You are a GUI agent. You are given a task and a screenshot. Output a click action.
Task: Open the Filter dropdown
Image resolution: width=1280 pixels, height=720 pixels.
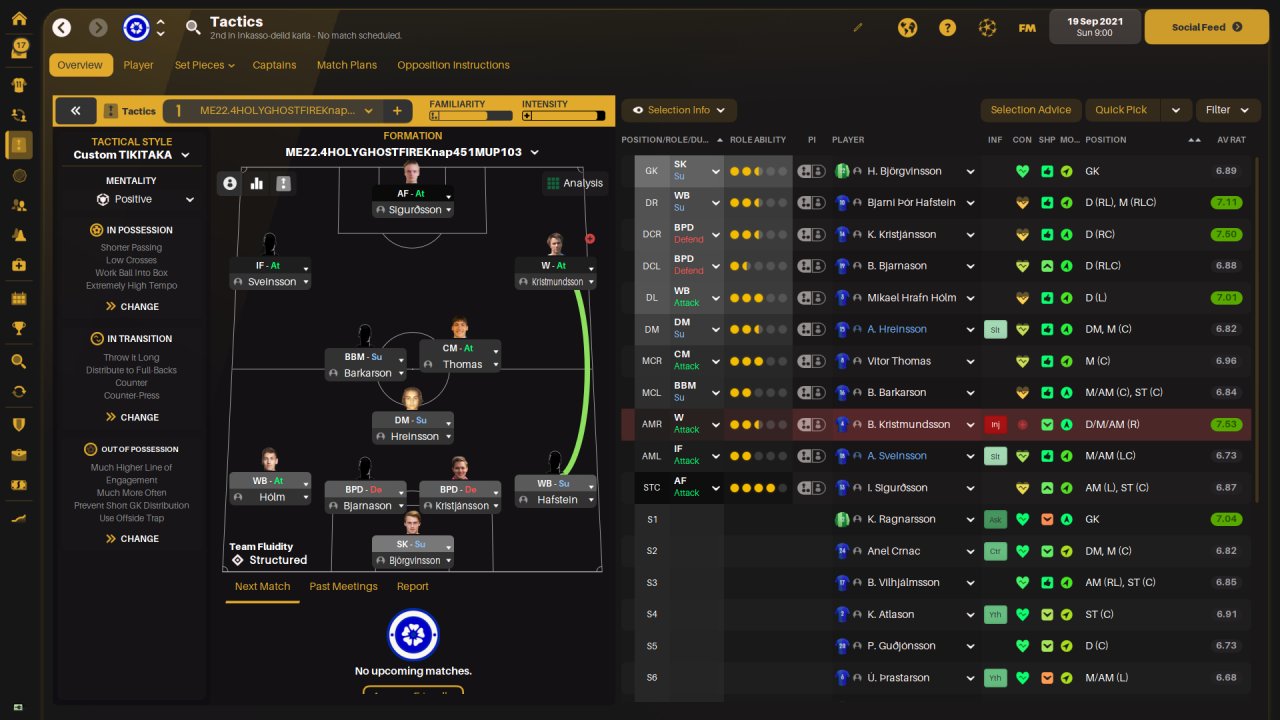(x=1226, y=110)
